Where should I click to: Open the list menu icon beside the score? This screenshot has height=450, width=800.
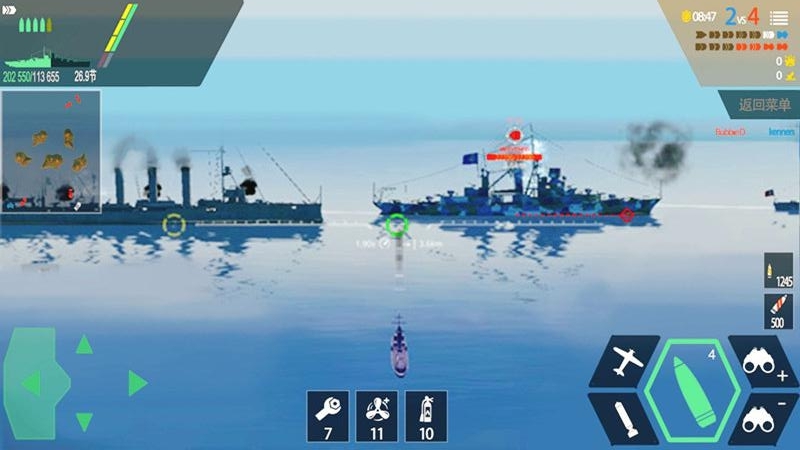778,17
